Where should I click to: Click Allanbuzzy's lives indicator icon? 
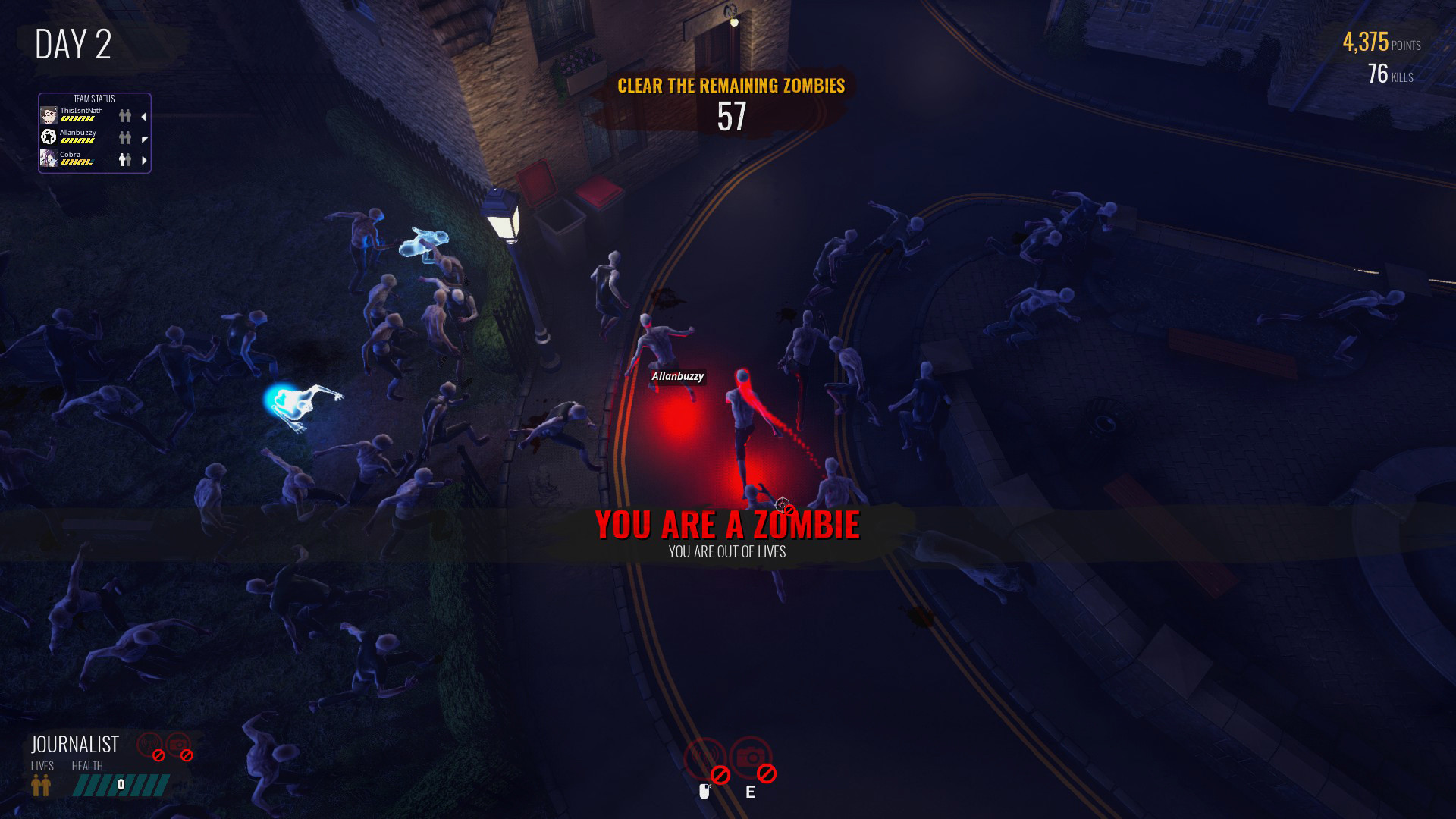[124, 139]
